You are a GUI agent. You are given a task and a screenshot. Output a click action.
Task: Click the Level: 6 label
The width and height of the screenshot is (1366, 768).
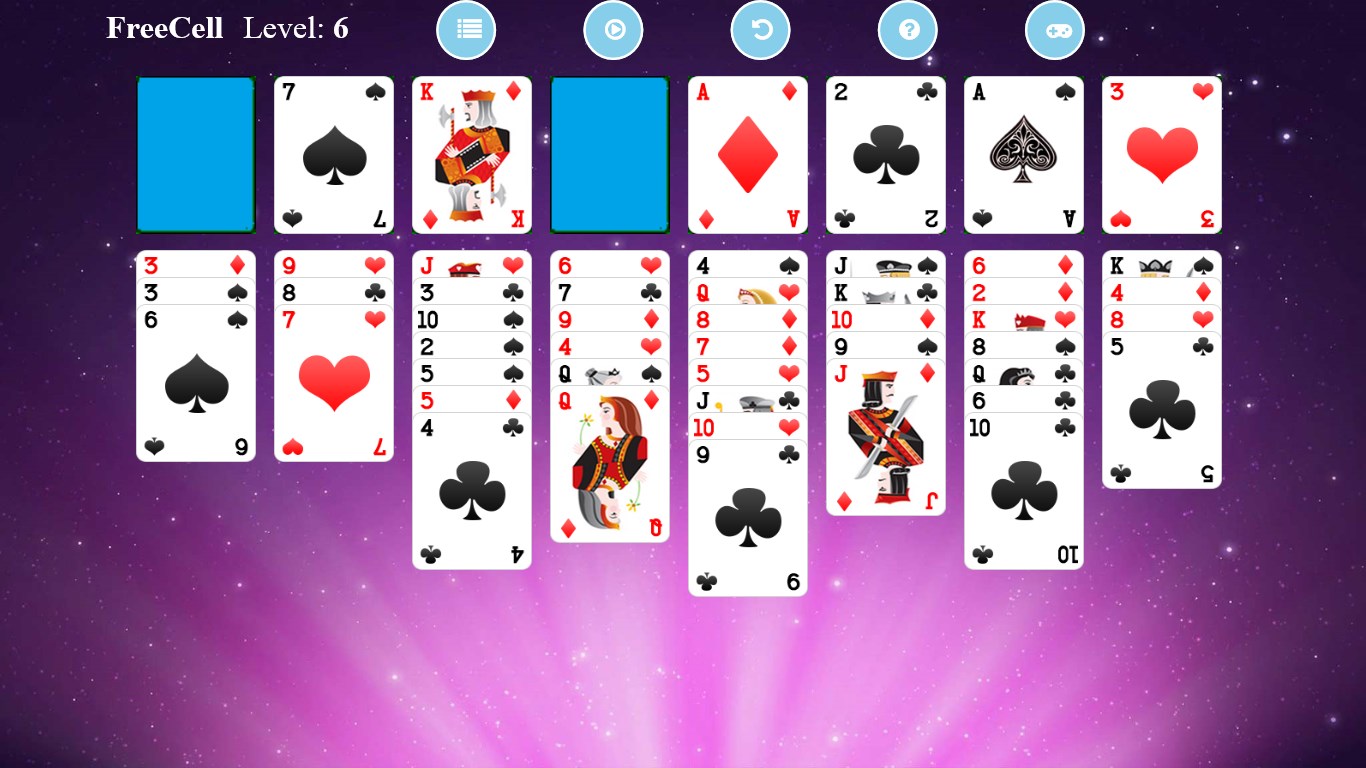(296, 29)
